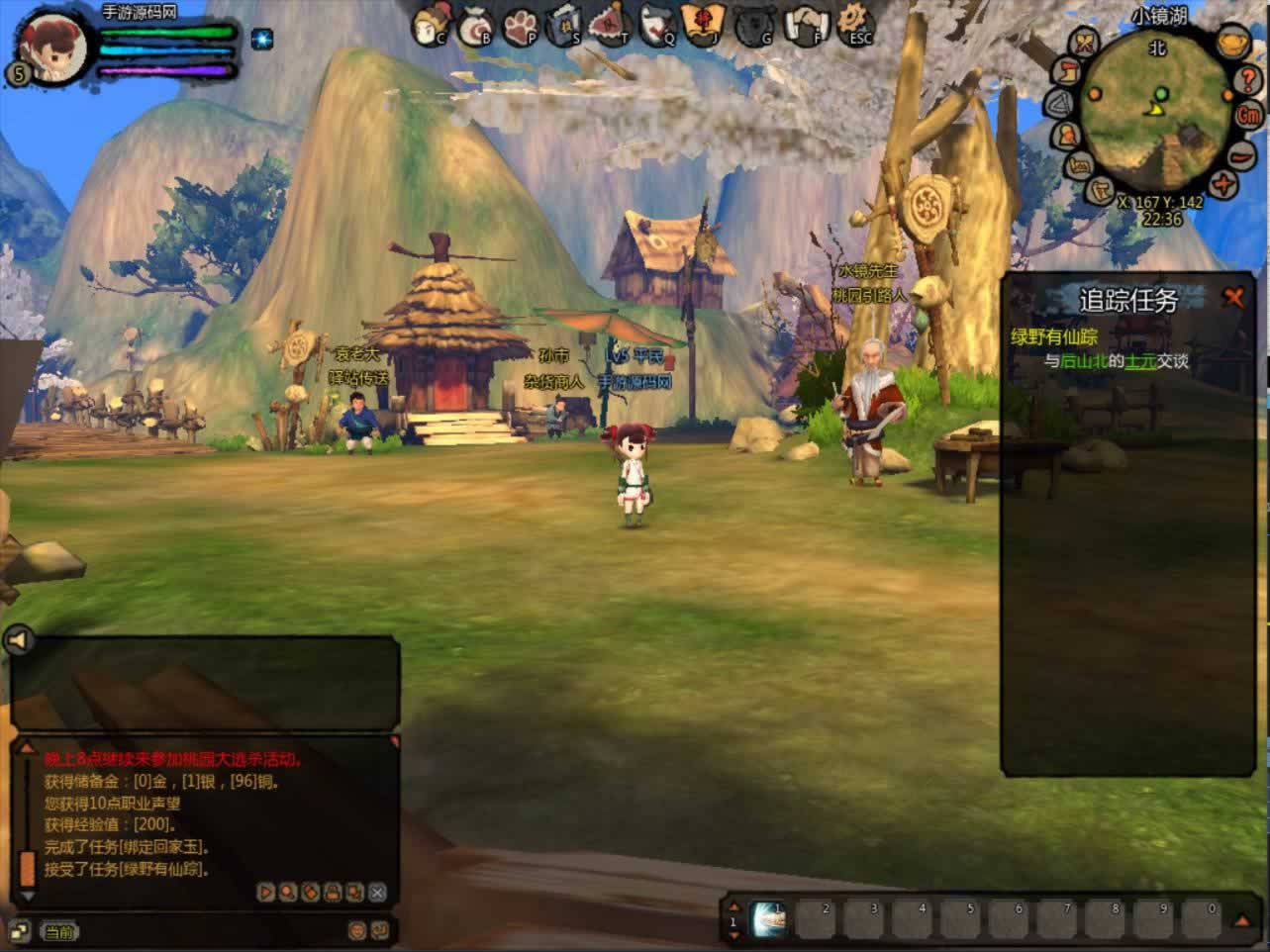Close the system message log with X
1270x952 pixels.
pos(377,893)
